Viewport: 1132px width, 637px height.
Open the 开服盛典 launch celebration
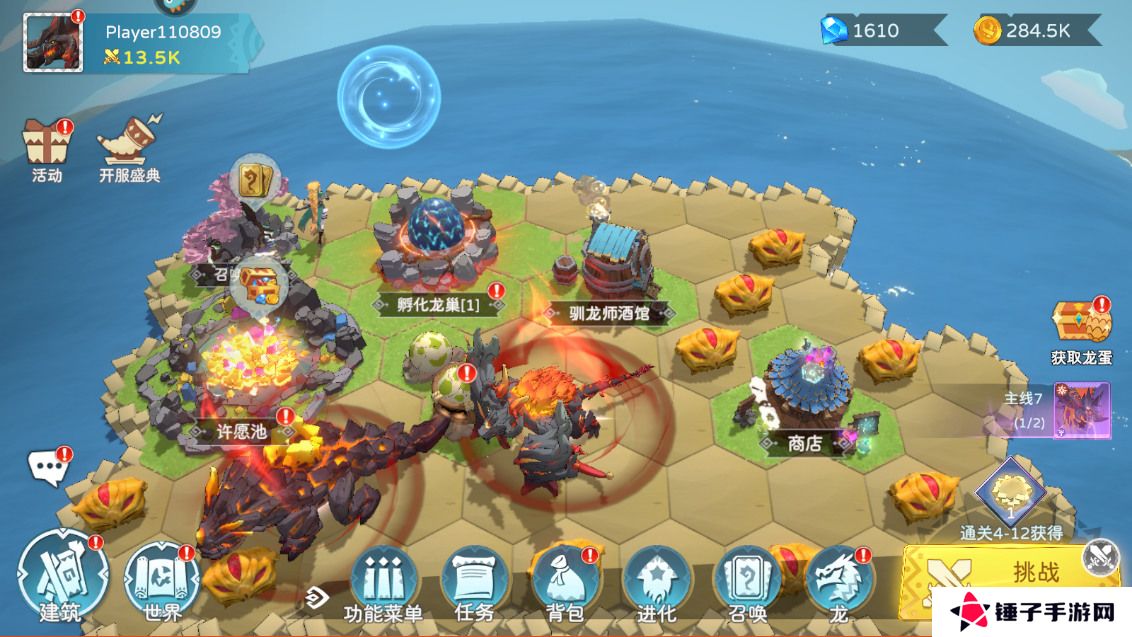pyautogui.click(x=130, y=145)
